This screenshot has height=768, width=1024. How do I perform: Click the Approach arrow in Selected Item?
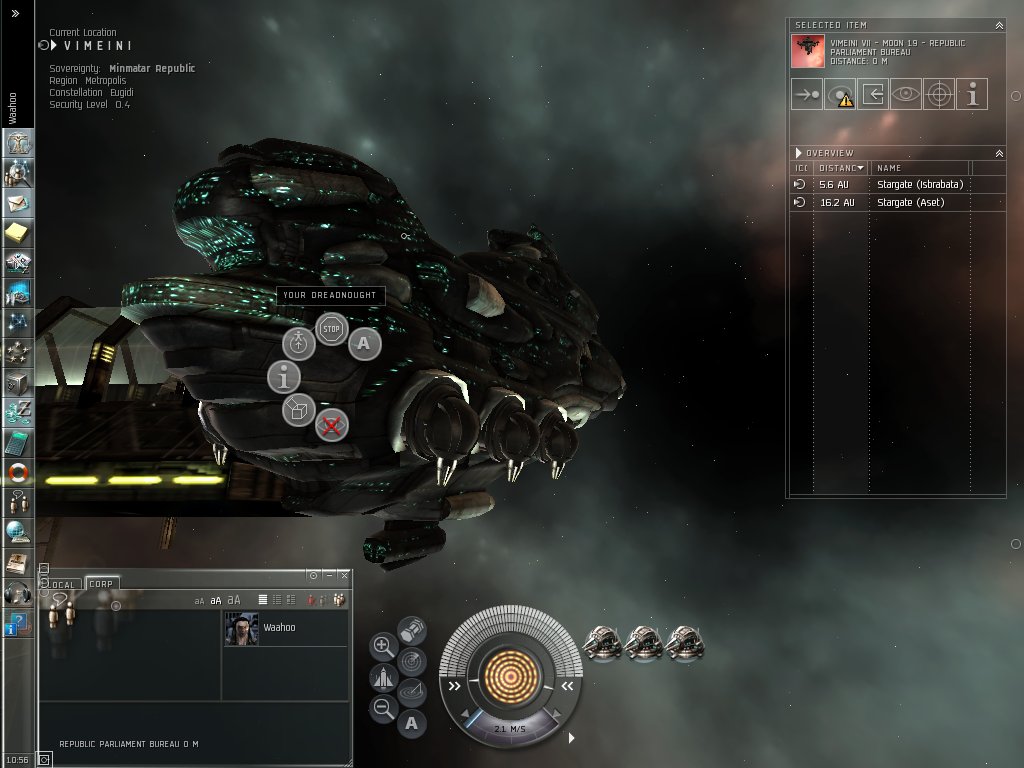(806, 95)
